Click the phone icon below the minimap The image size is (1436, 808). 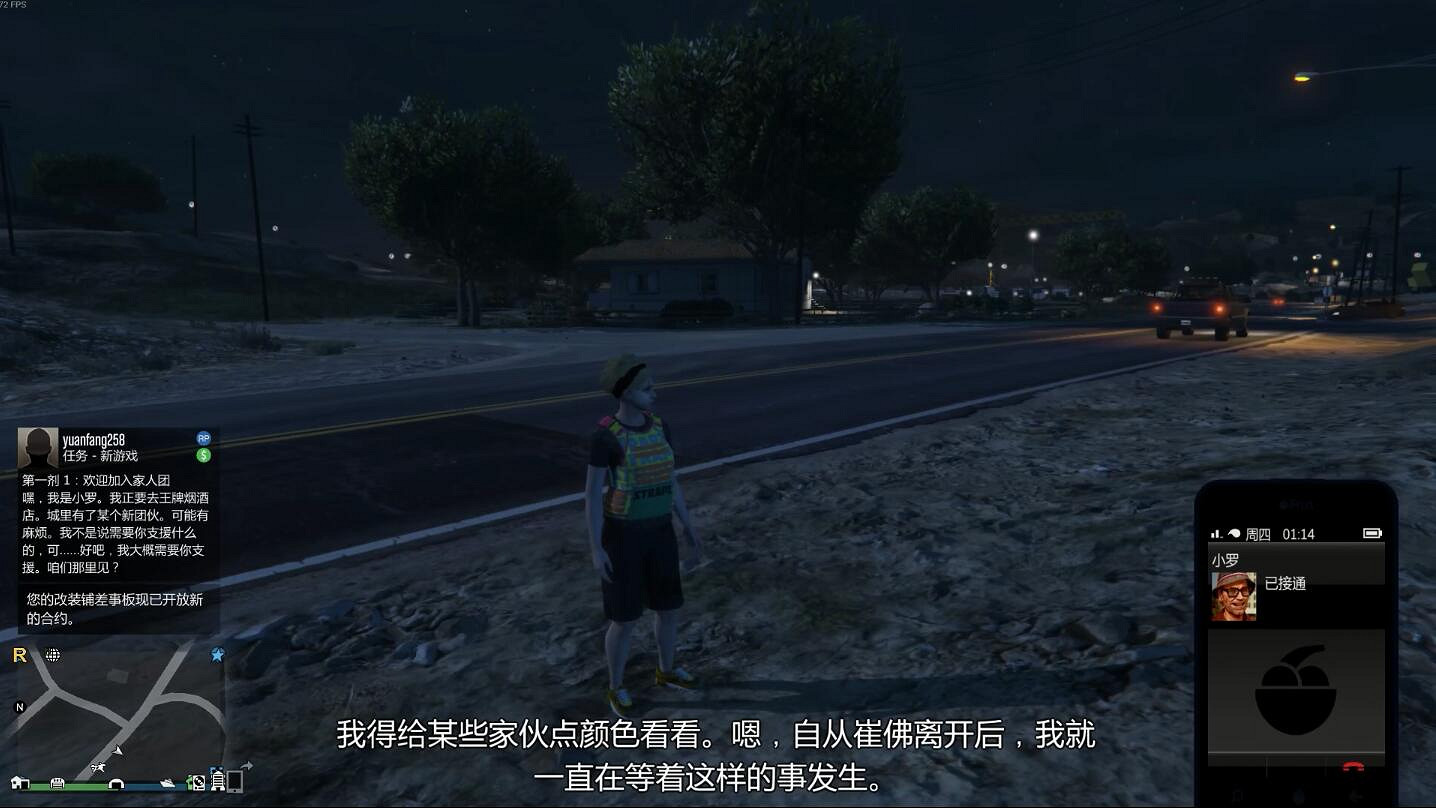[x=235, y=783]
